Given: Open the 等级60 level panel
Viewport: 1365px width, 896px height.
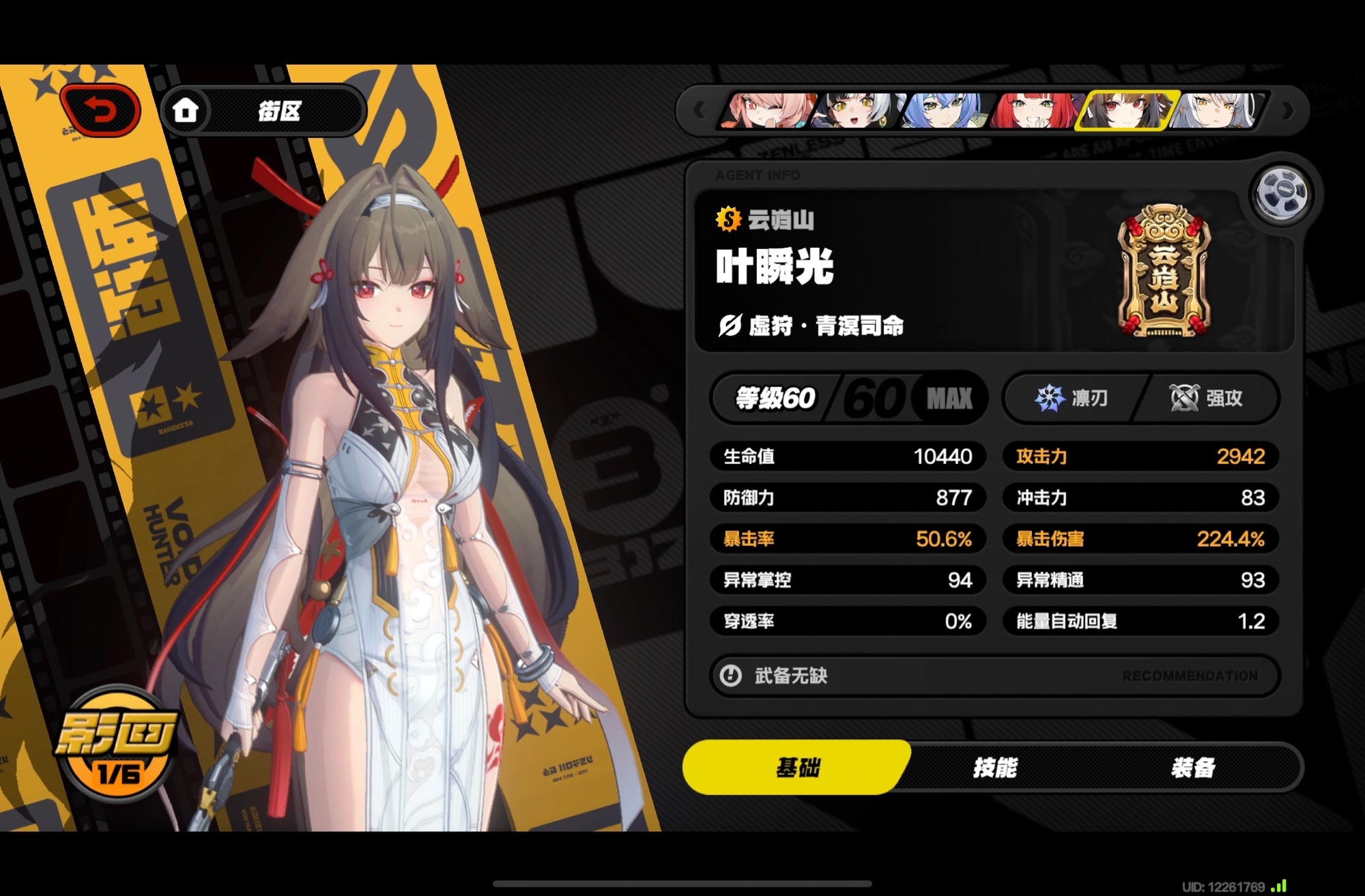Looking at the screenshot, I should tap(849, 398).
